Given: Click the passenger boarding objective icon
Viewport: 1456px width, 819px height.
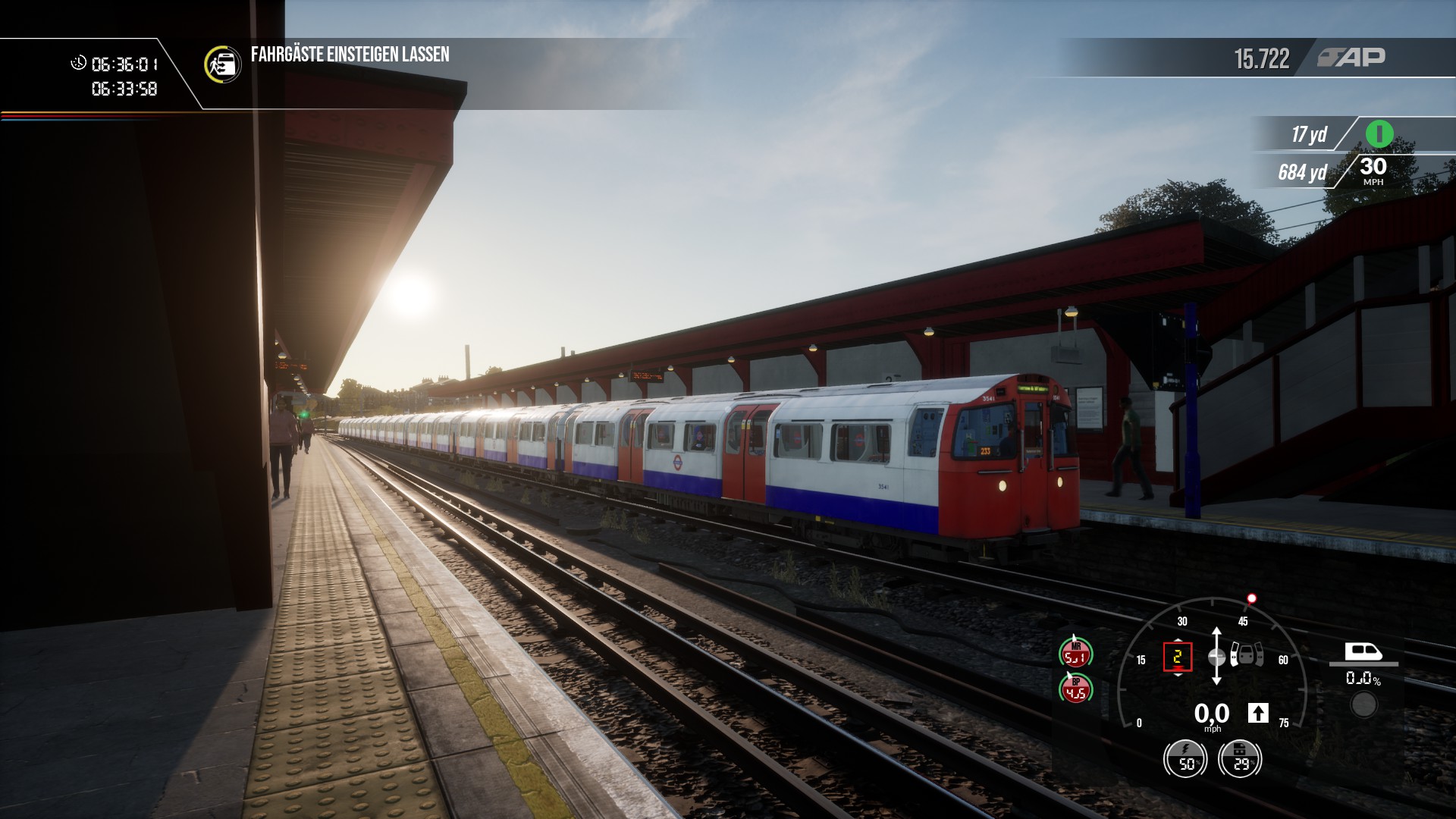Looking at the screenshot, I should [x=222, y=64].
